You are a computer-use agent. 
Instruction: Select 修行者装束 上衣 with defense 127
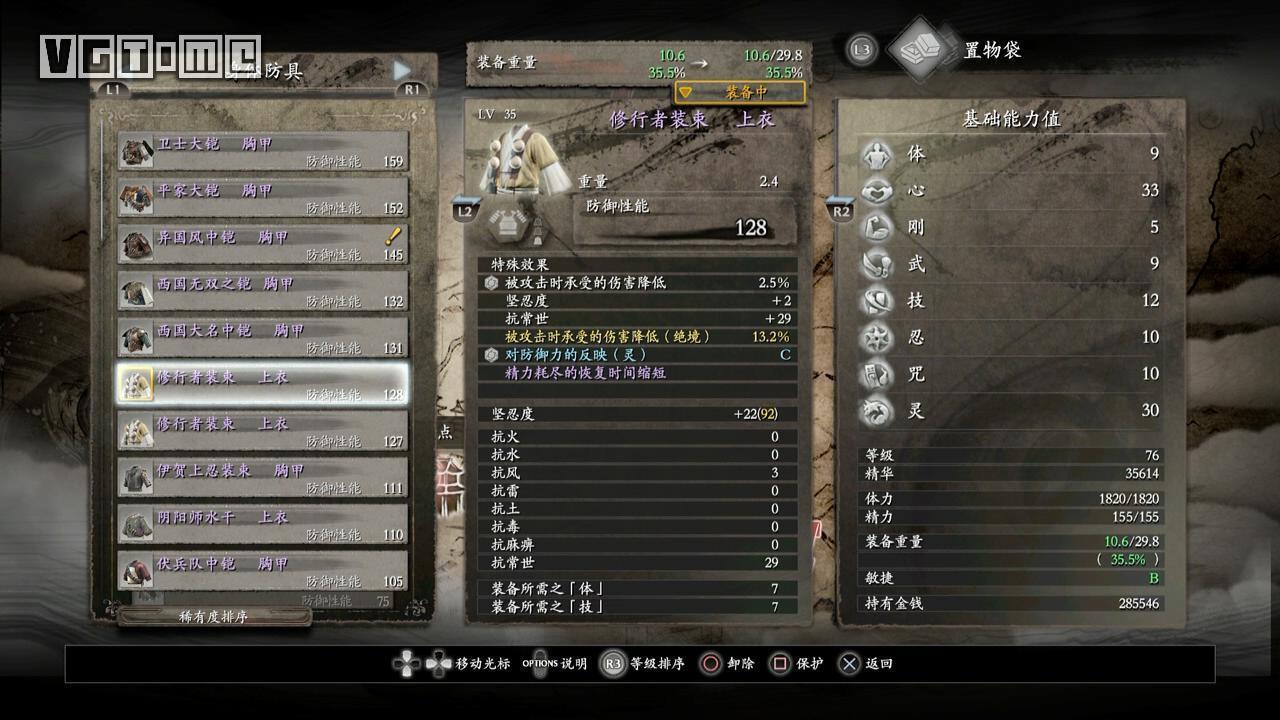(262, 431)
